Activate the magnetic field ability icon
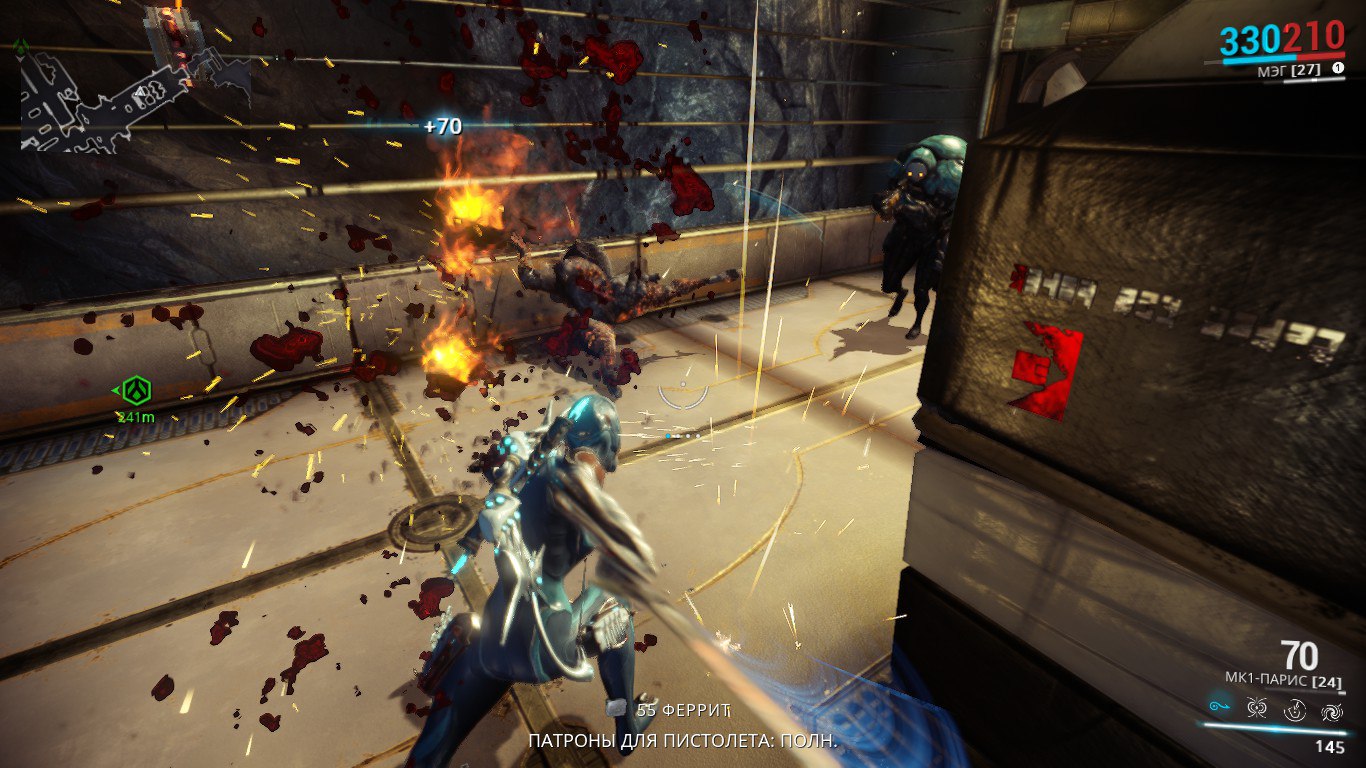The width and height of the screenshot is (1366, 768). [1257, 709]
